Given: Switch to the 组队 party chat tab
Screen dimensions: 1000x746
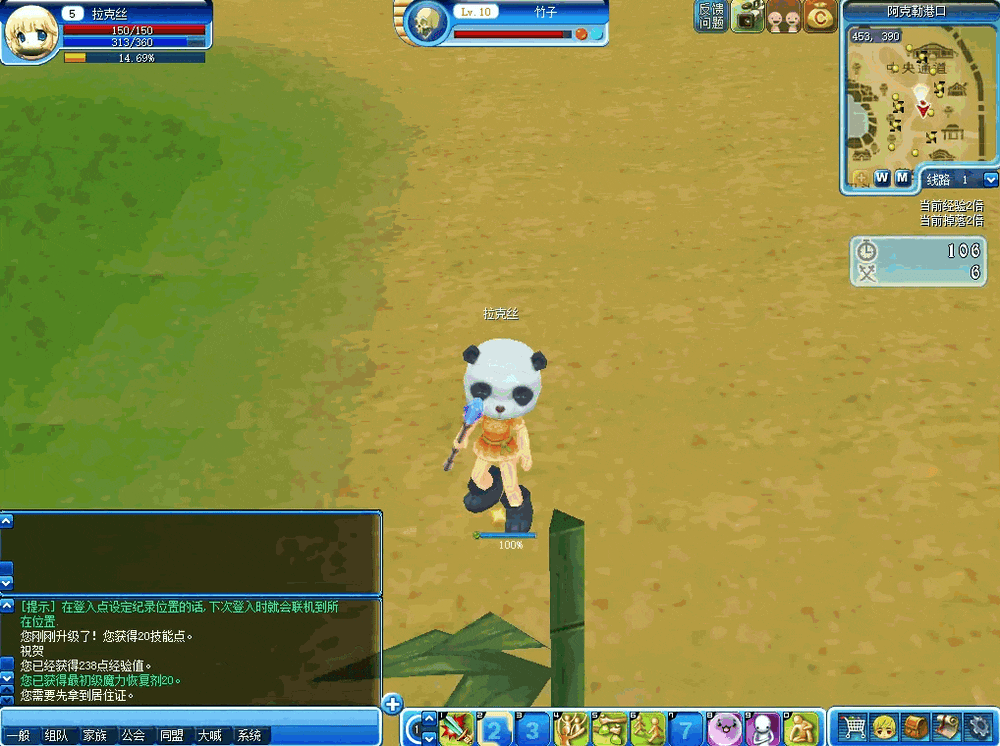Looking at the screenshot, I should point(57,736).
